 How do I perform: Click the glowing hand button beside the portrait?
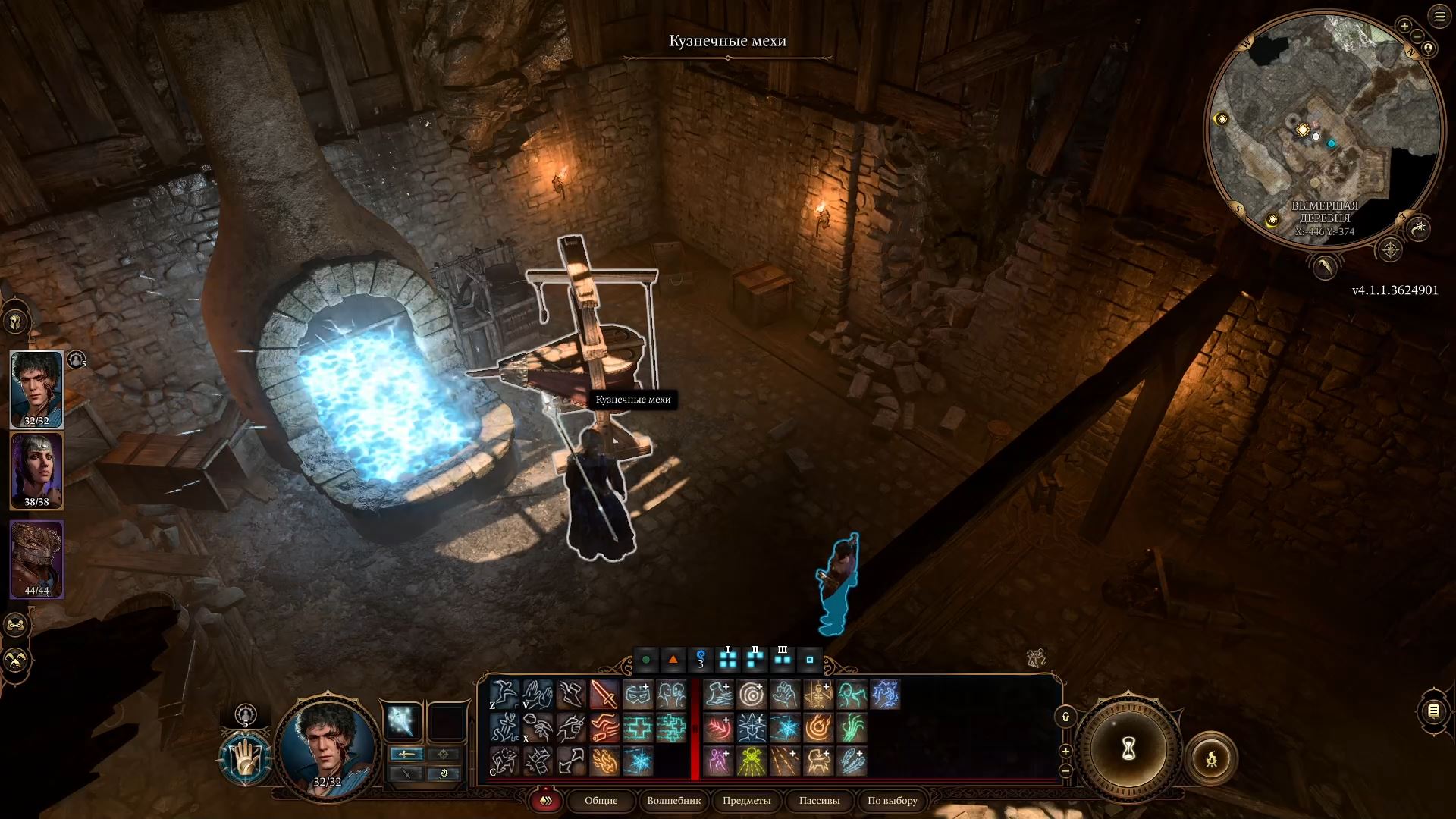coord(245,758)
